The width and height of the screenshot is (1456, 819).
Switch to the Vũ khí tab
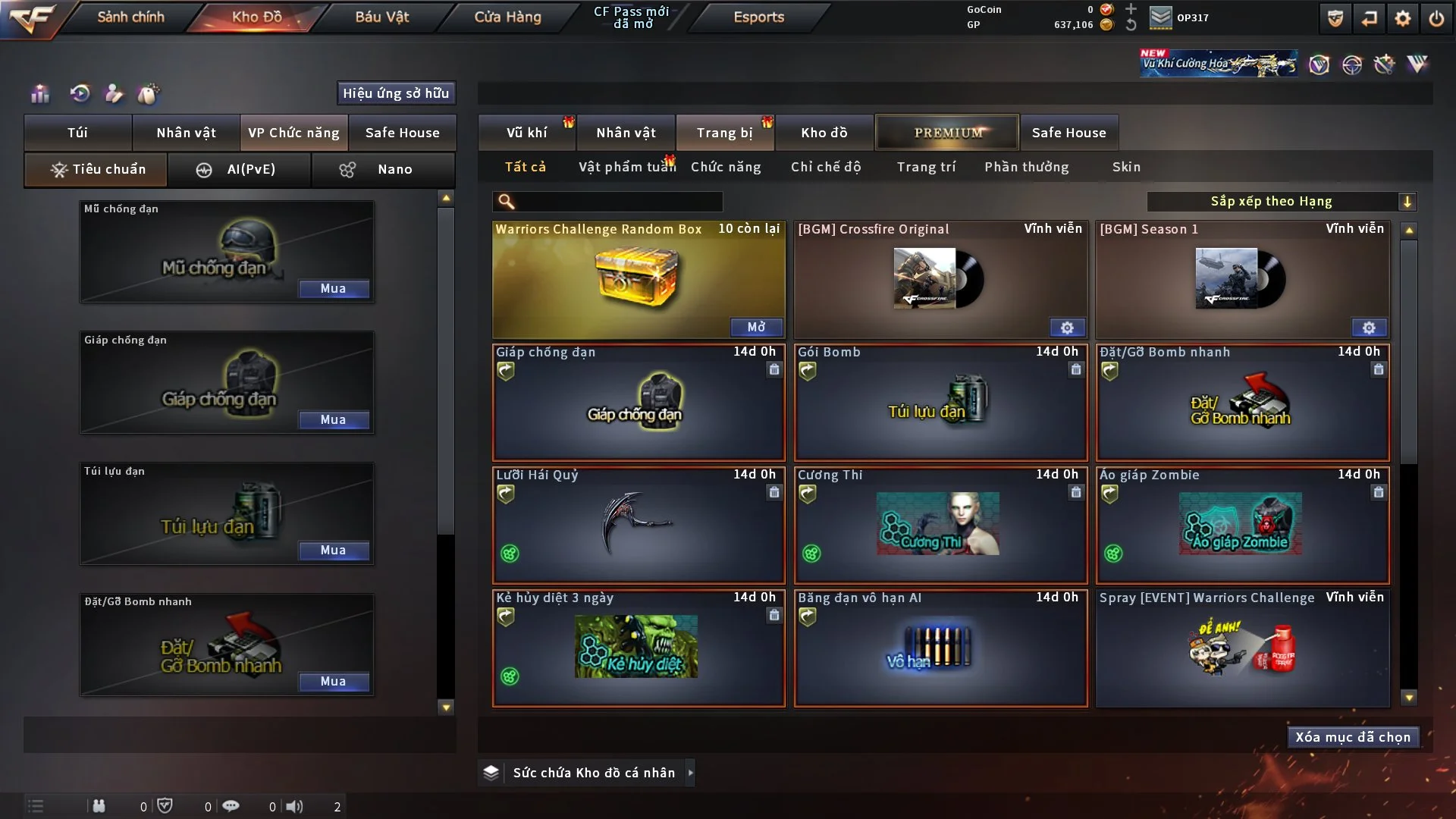[526, 133]
